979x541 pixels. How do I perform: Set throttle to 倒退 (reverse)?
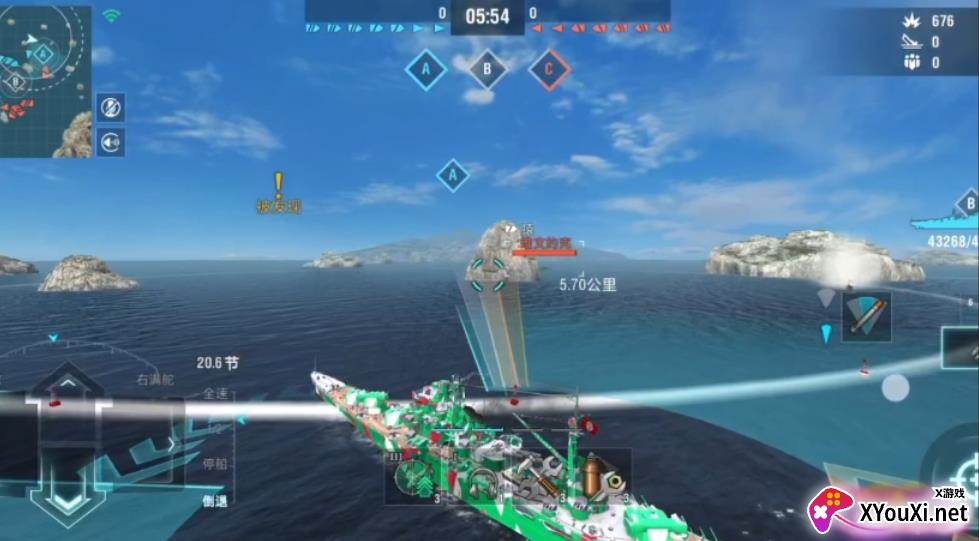click(x=215, y=500)
